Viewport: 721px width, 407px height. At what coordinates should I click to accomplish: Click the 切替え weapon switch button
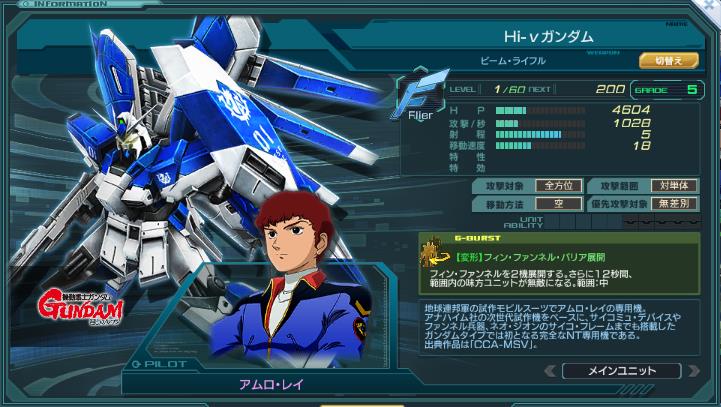coord(668,61)
